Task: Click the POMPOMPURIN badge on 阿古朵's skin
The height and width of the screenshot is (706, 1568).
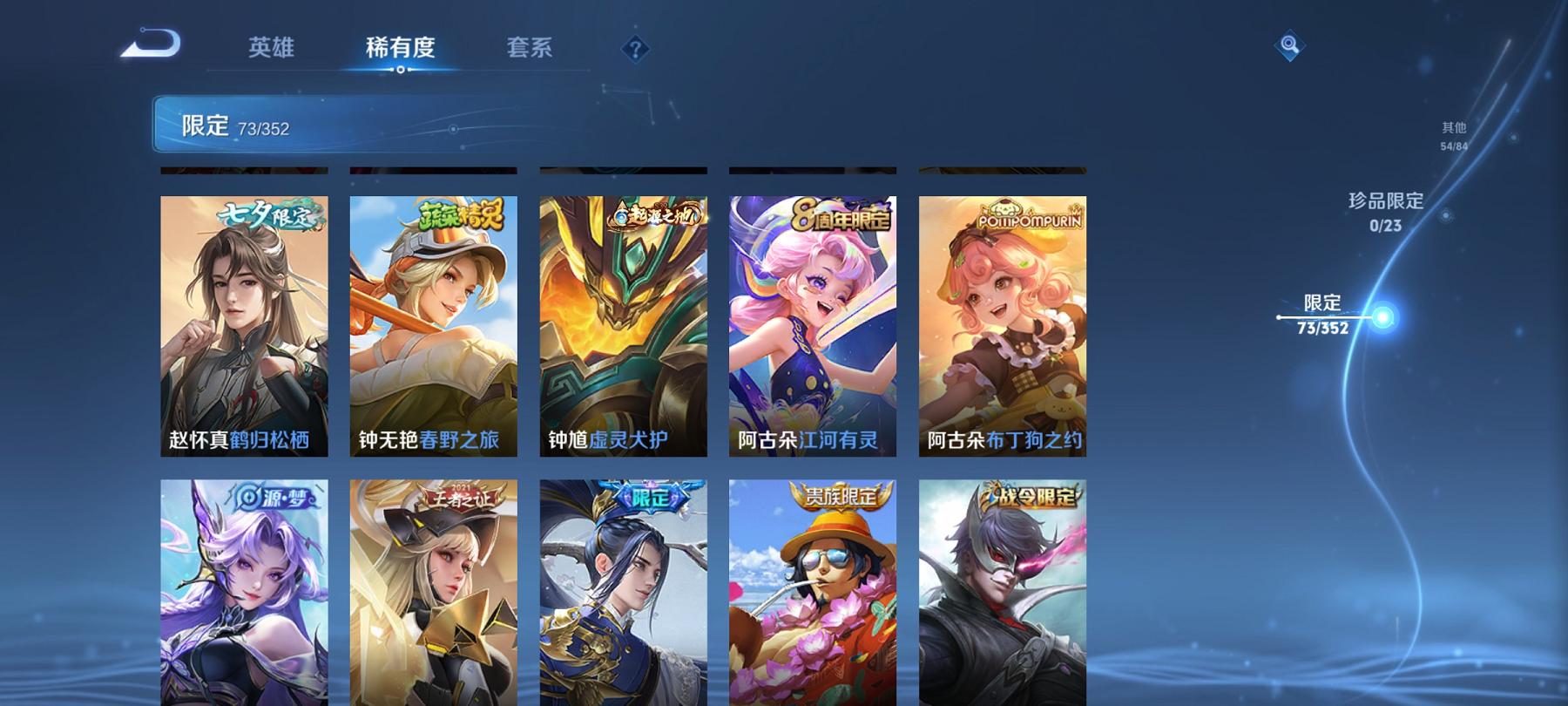Action: 1031,221
